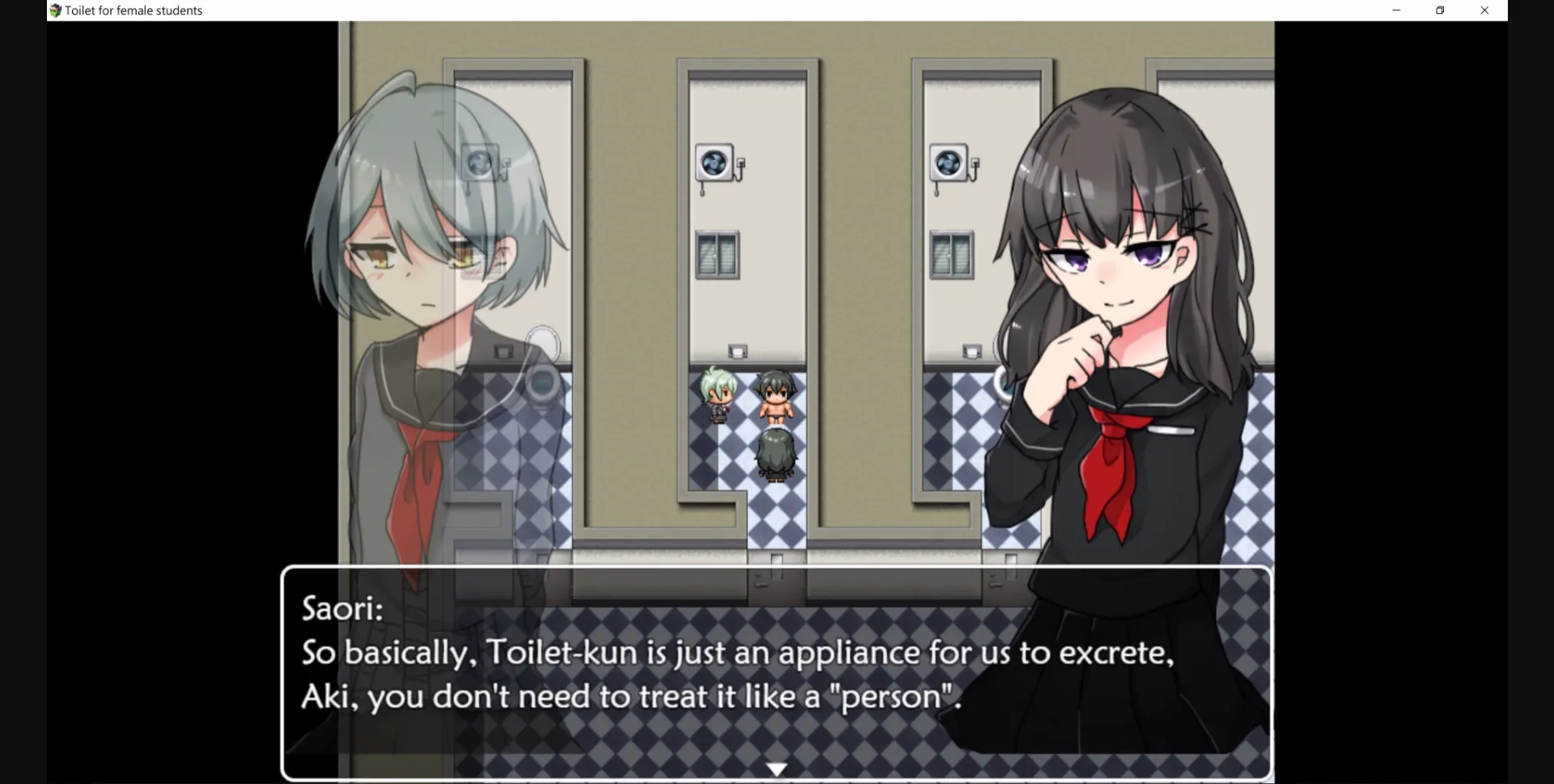Click the Saori name label in dialogue
The height and width of the screenshot is (784, 1554).
click(x=342, y=608)
